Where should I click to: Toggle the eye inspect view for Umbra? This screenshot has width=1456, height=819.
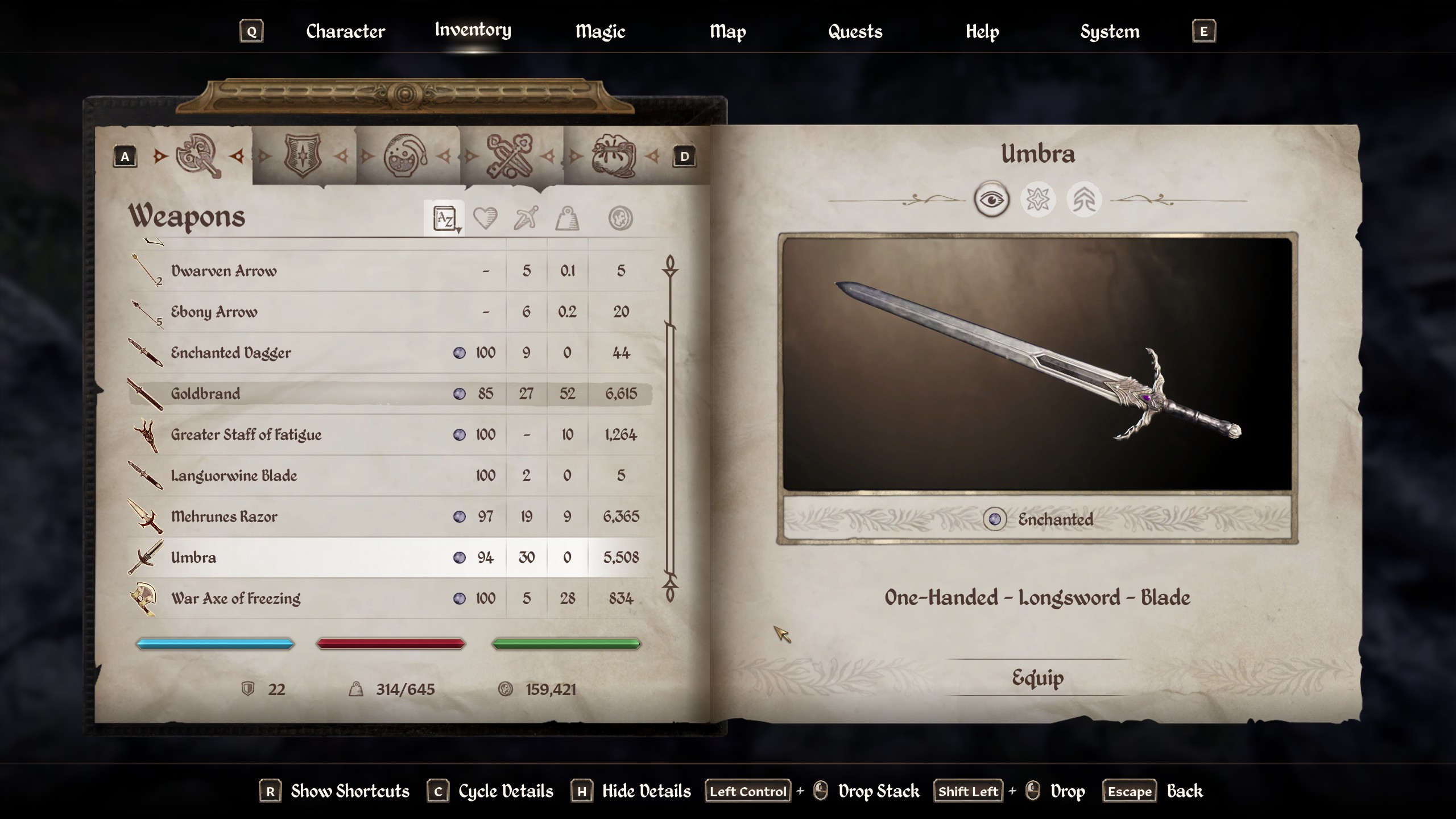pos(992,200)
